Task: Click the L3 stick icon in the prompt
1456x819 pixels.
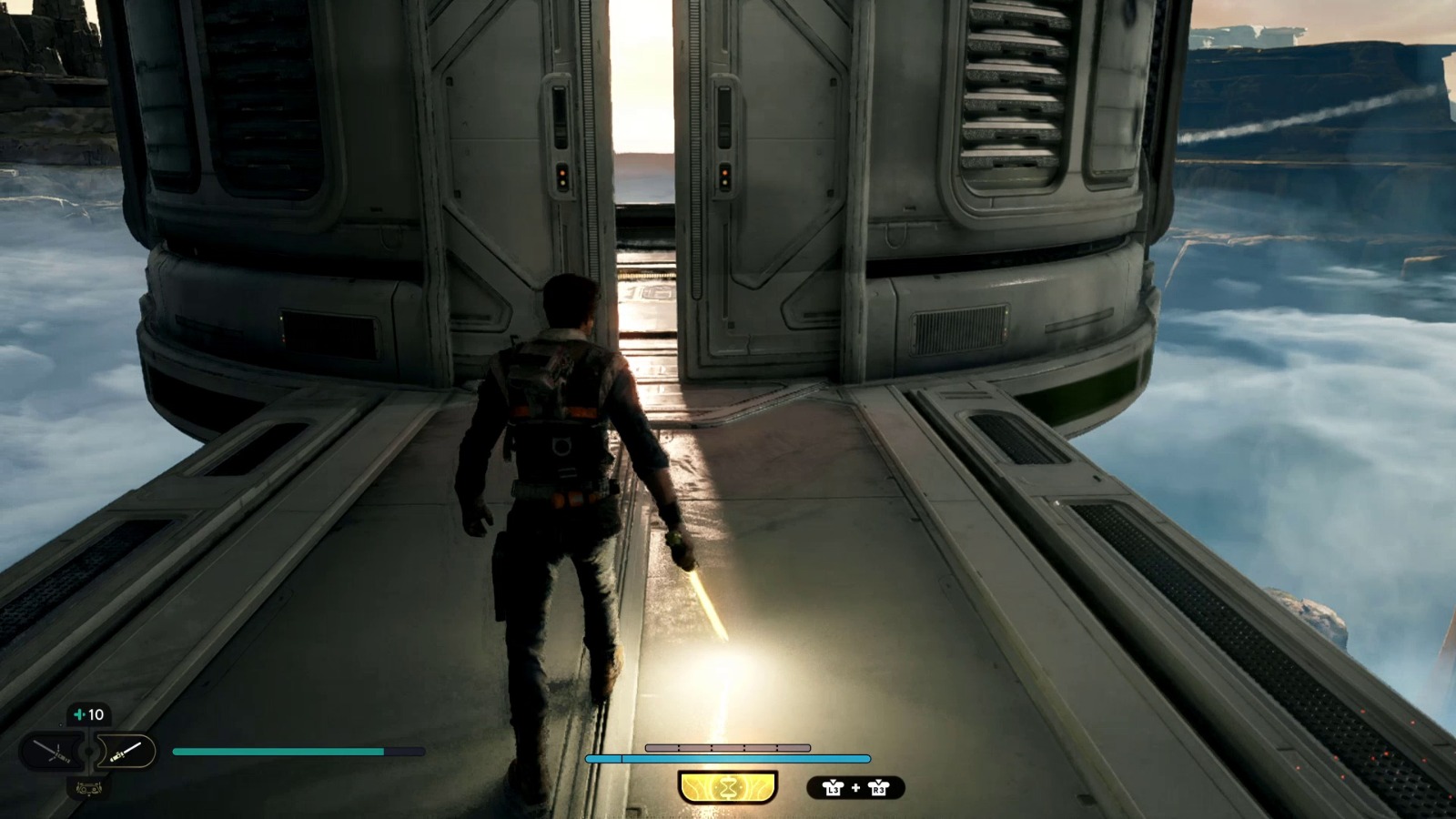Action: [x=834, y=788]
